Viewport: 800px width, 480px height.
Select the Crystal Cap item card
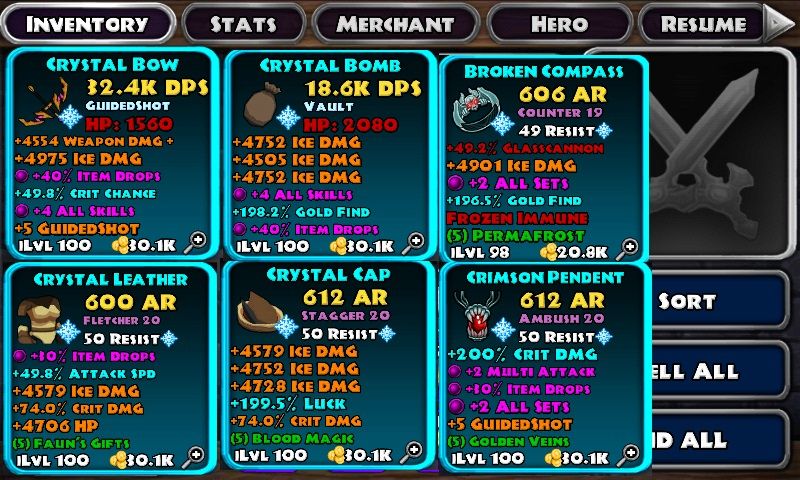pos(327,363)
